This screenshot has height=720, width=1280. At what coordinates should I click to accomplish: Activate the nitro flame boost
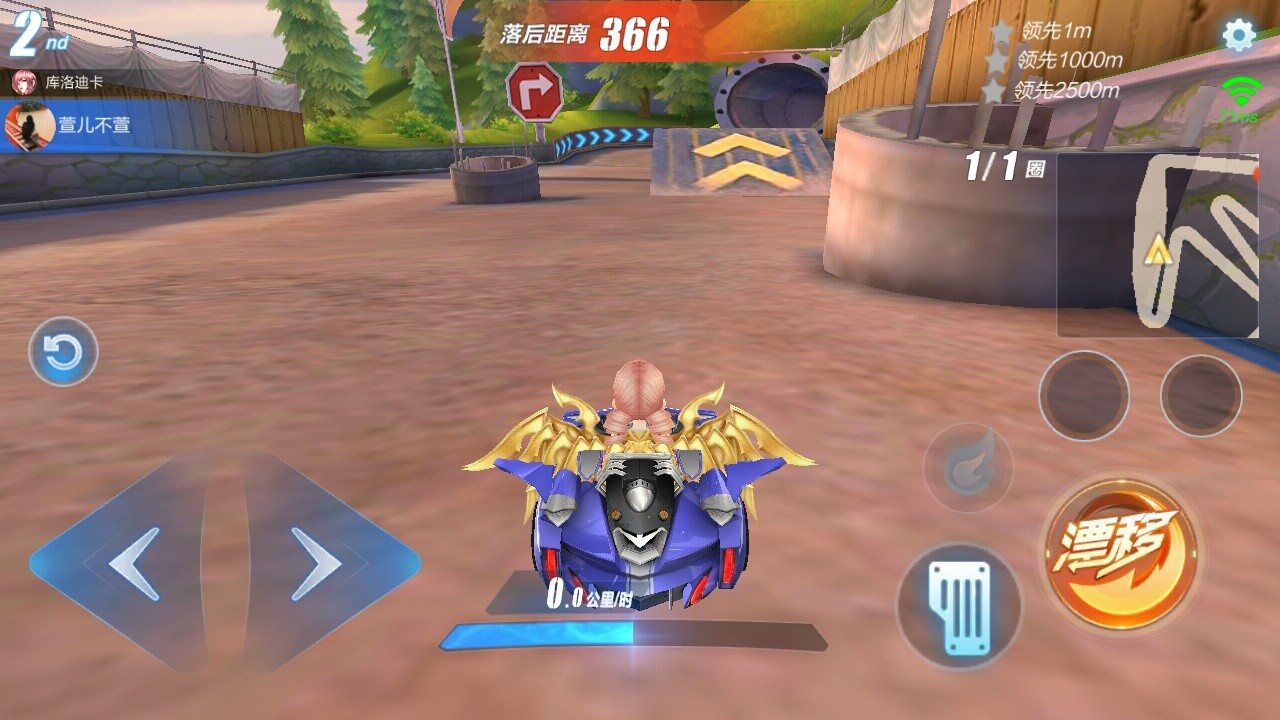968,467
